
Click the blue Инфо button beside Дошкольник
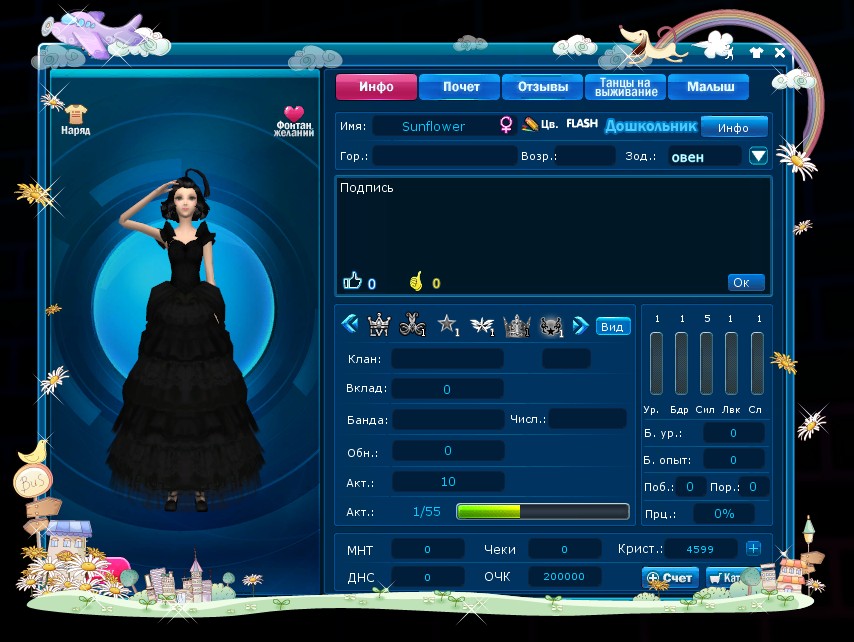pos(733,127)
